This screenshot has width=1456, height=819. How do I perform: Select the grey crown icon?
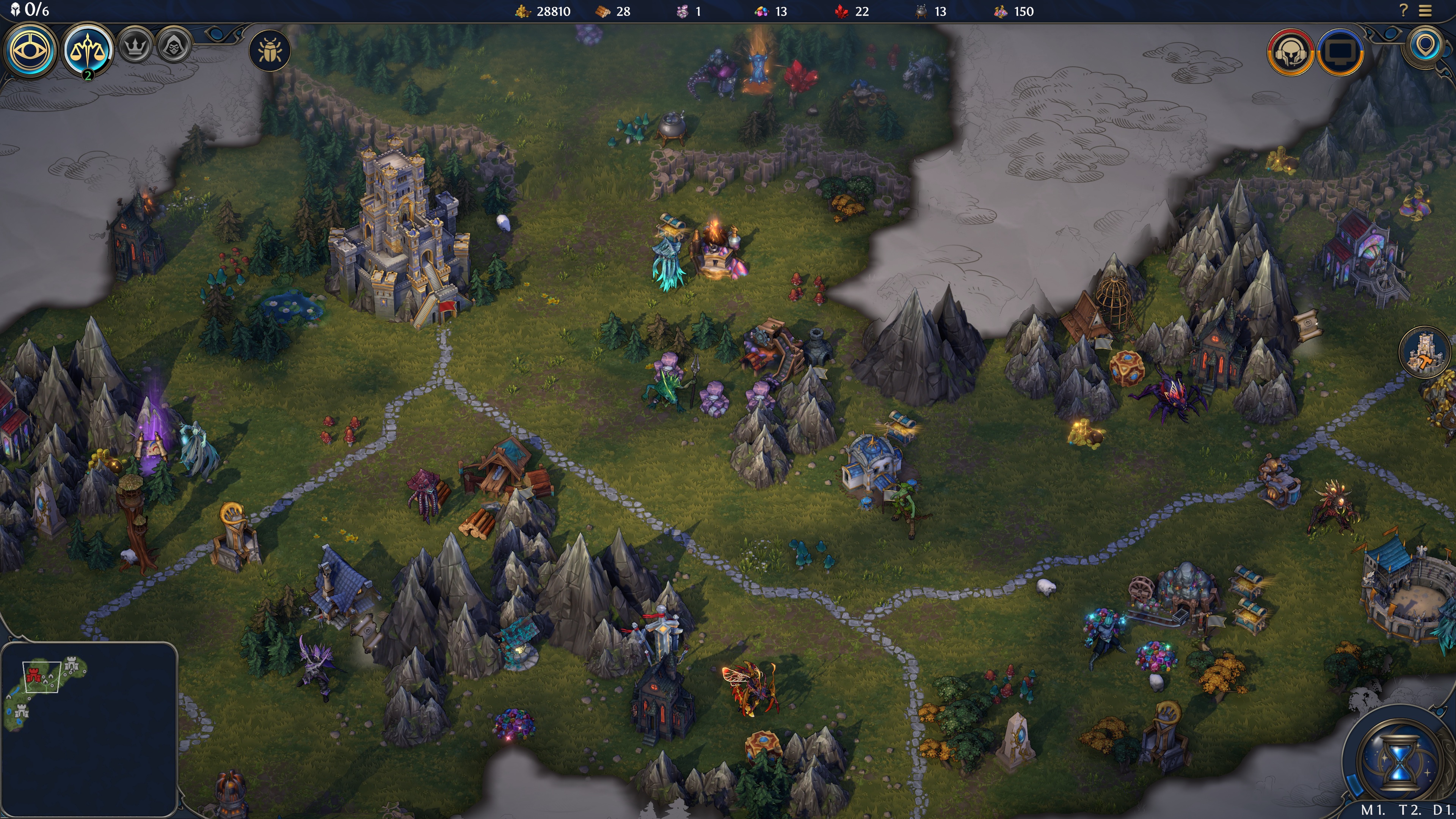[135, 46]
